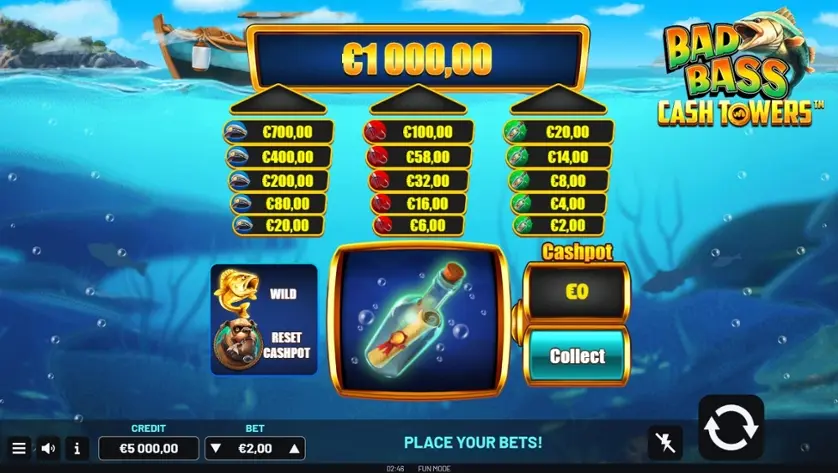Toggle the lightning bolt turbo mode

tap(665, 442)
